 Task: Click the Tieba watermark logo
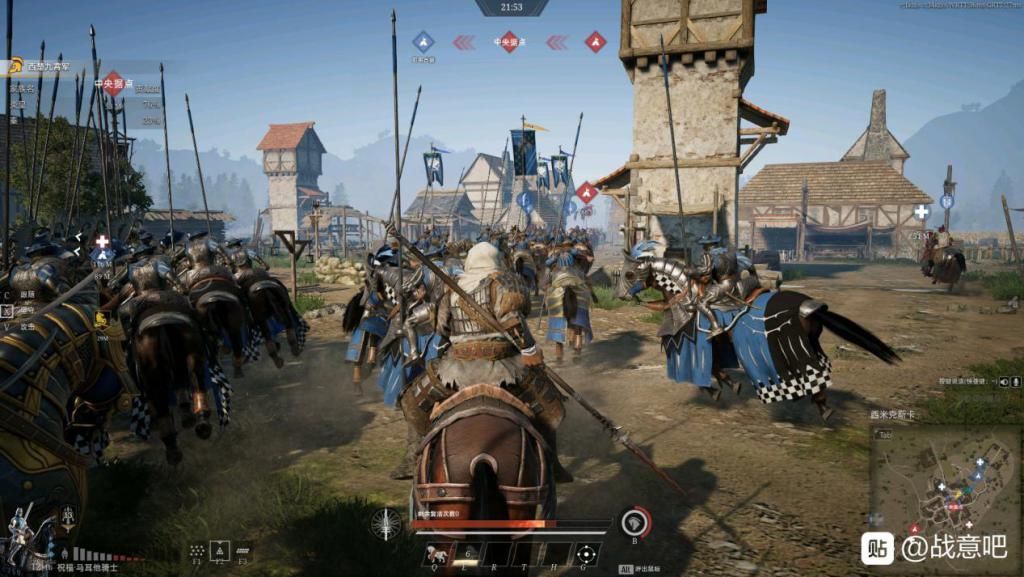[x=877, y=547]
